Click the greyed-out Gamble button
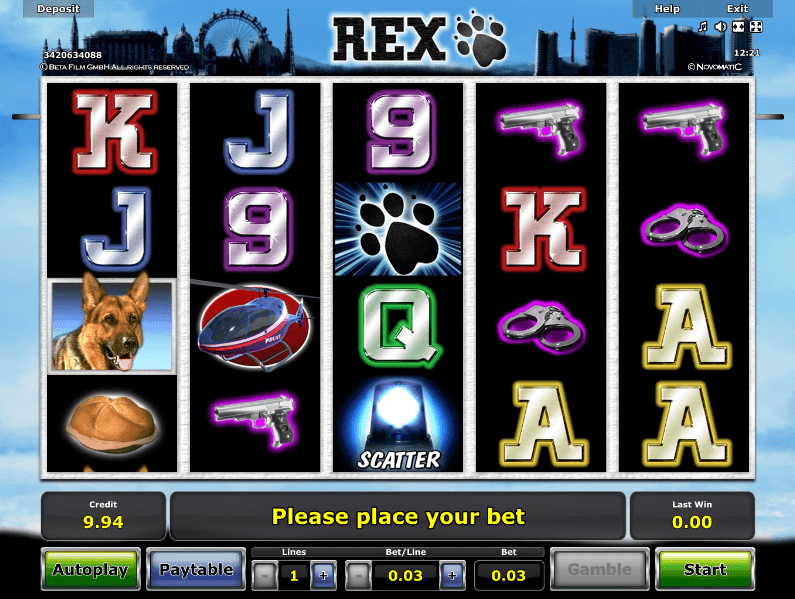 [600, 570]
